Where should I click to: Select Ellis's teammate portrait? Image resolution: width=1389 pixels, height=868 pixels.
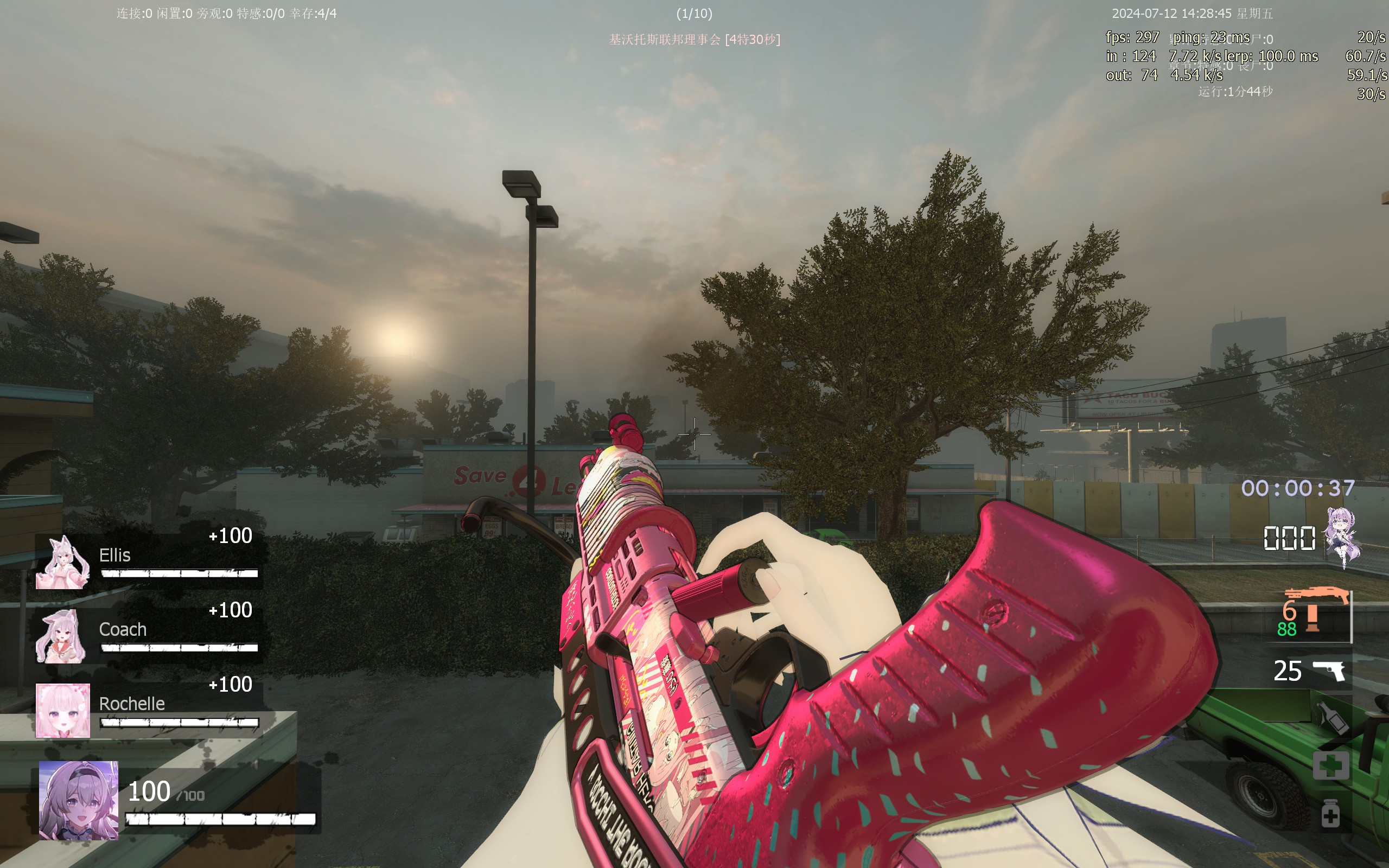[63, 563]
